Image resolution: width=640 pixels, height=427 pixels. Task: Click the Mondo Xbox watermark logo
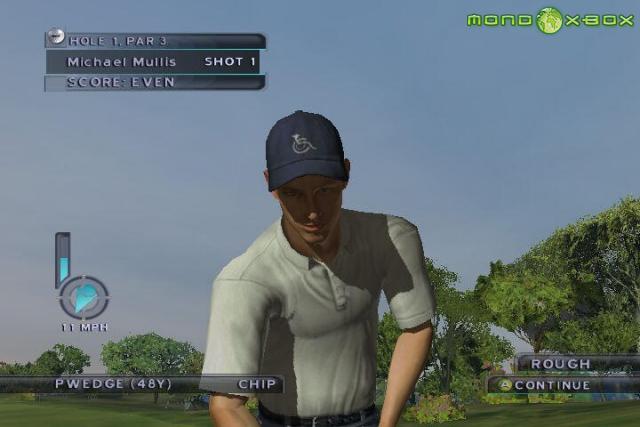550,20
